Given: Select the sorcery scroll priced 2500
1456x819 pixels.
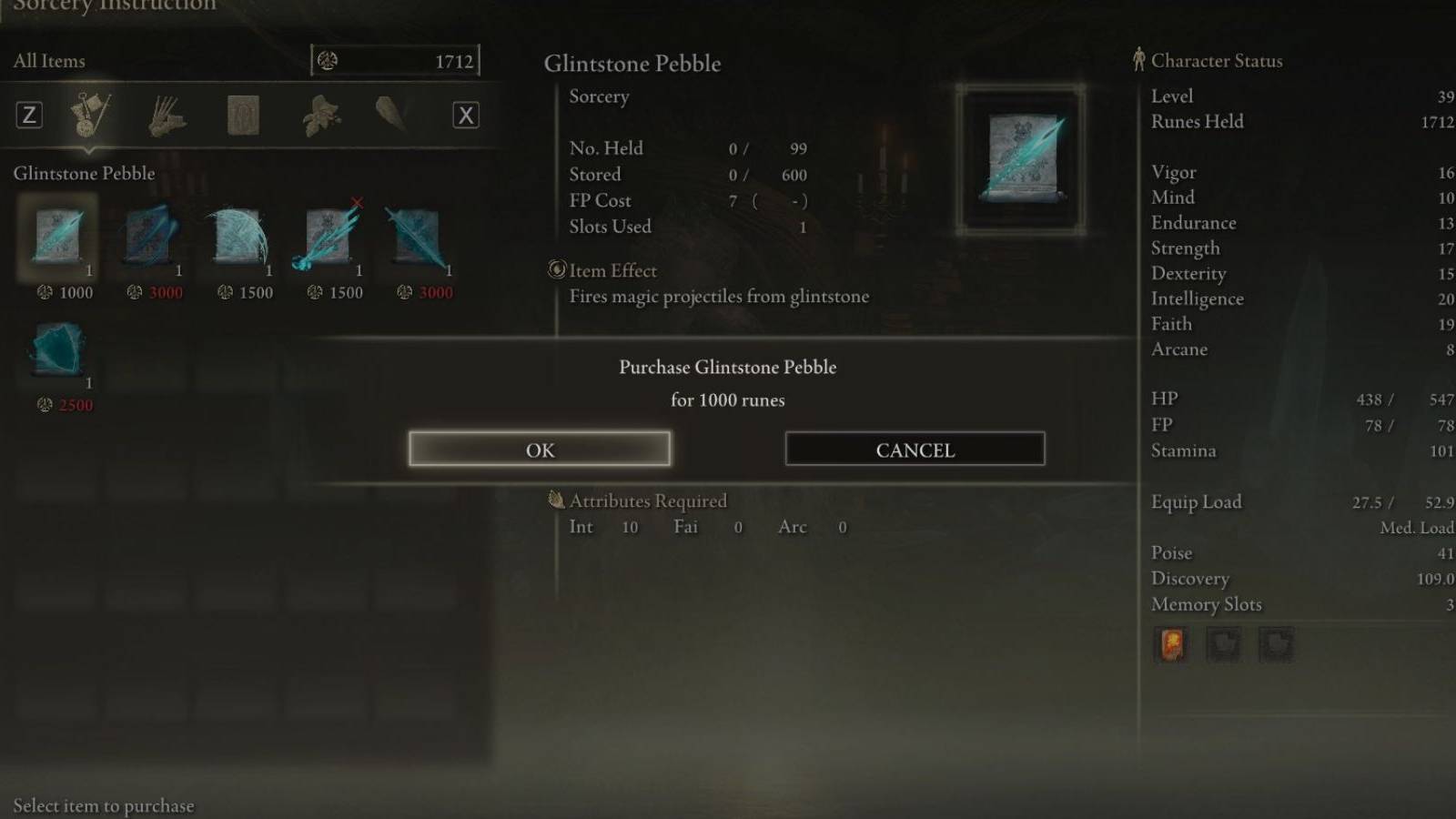Looking at the screenshot, I should pyautogui.click(x=57, y=355).
